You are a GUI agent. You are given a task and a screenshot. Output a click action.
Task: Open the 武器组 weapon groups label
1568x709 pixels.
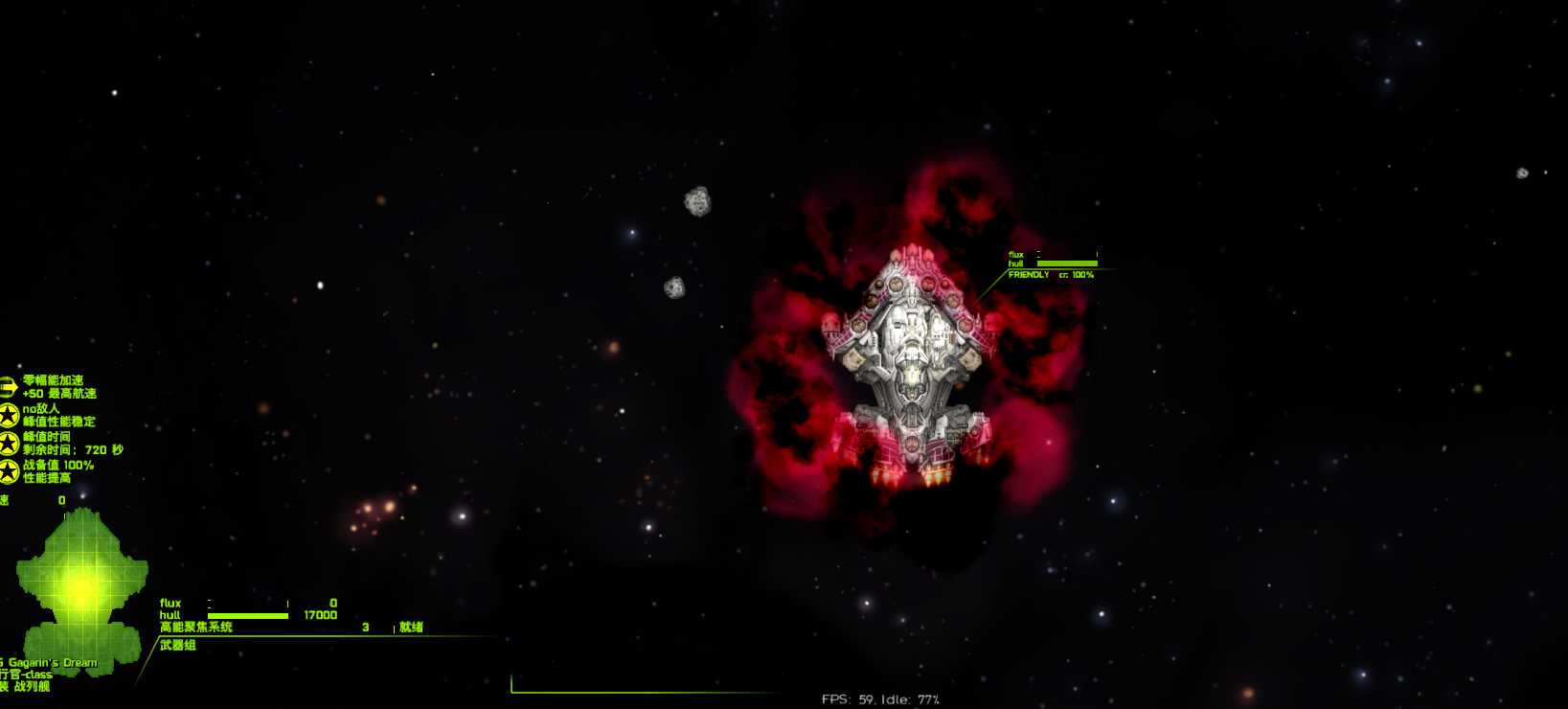click(178, 646)
